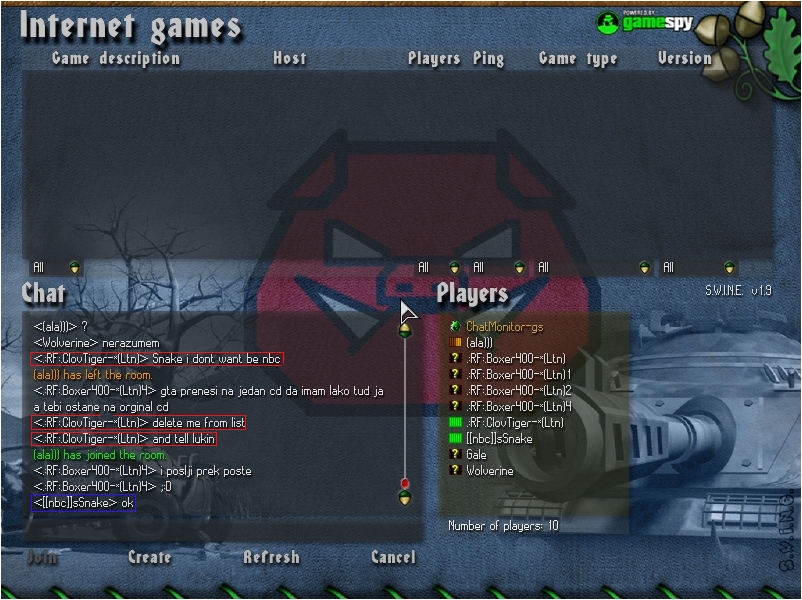The height and width of the screenshot is (600, 802).
Task: Click the Join button
Action: tap(42, 557)
